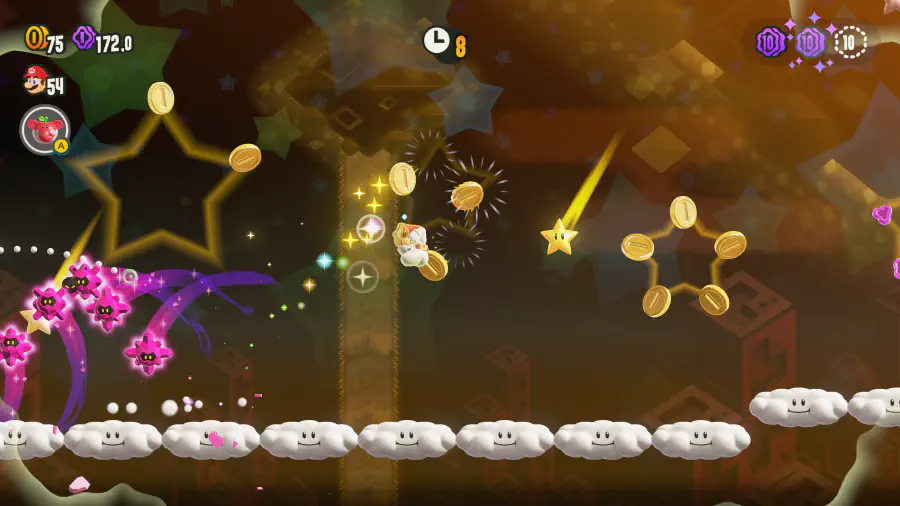The height and width of the screenshot is (506, 900).
Task: Click the purple flower coin counter icon
Action: [84, 38]
